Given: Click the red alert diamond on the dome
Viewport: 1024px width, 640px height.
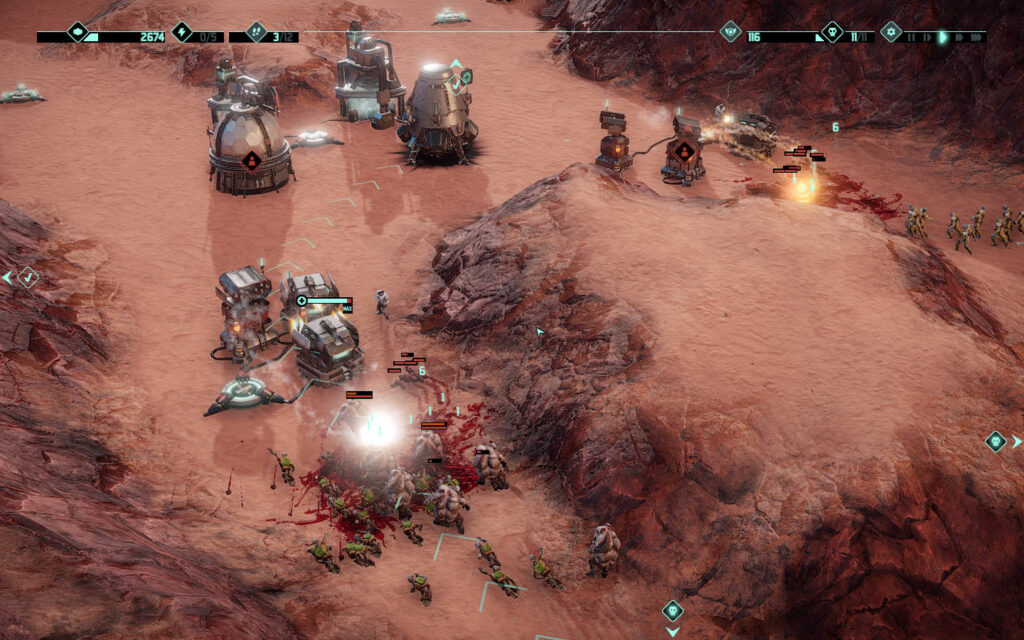Looking at the screenshot, I should [250, 159].
